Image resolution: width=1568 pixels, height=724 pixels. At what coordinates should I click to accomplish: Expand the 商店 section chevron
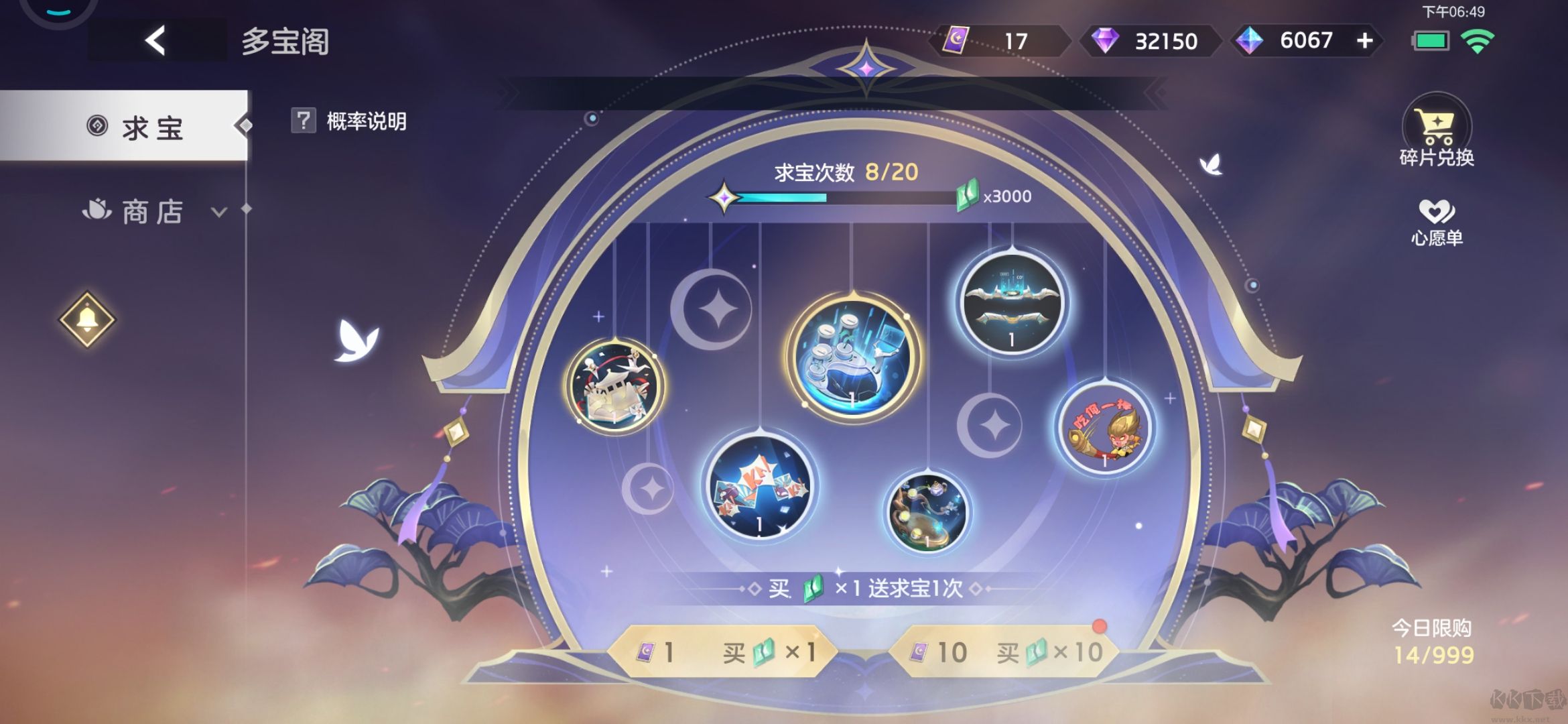pyautogui.click(x=218, y=211)
